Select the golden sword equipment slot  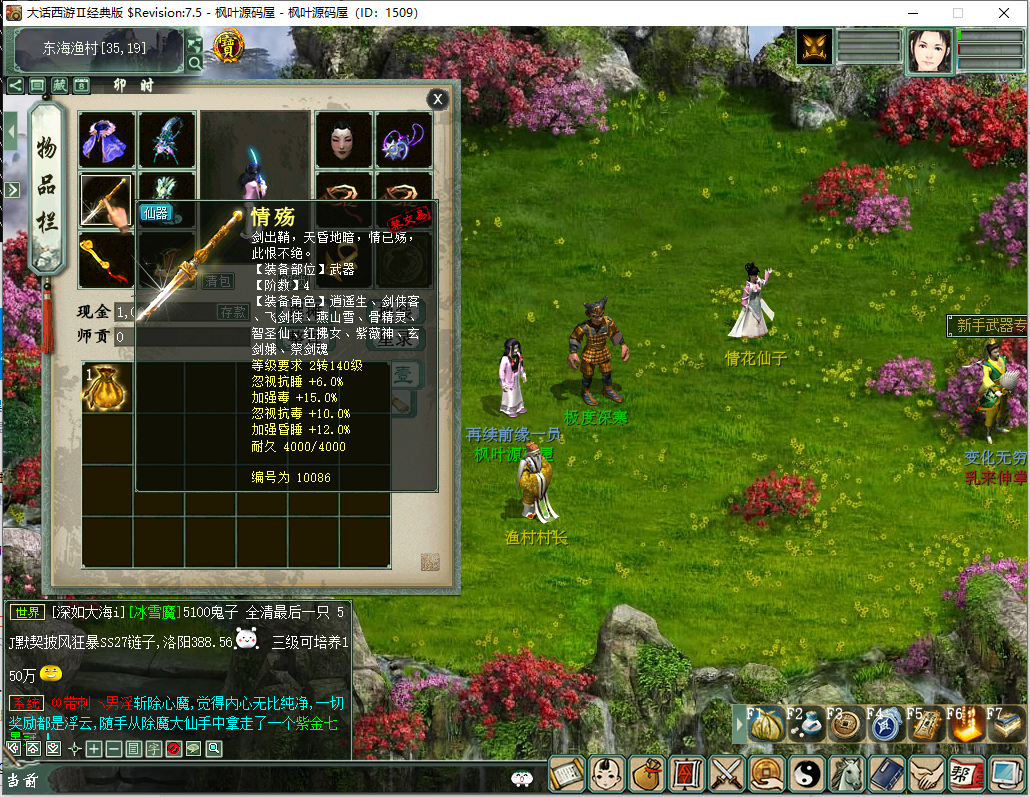click(x=106, y=200)
